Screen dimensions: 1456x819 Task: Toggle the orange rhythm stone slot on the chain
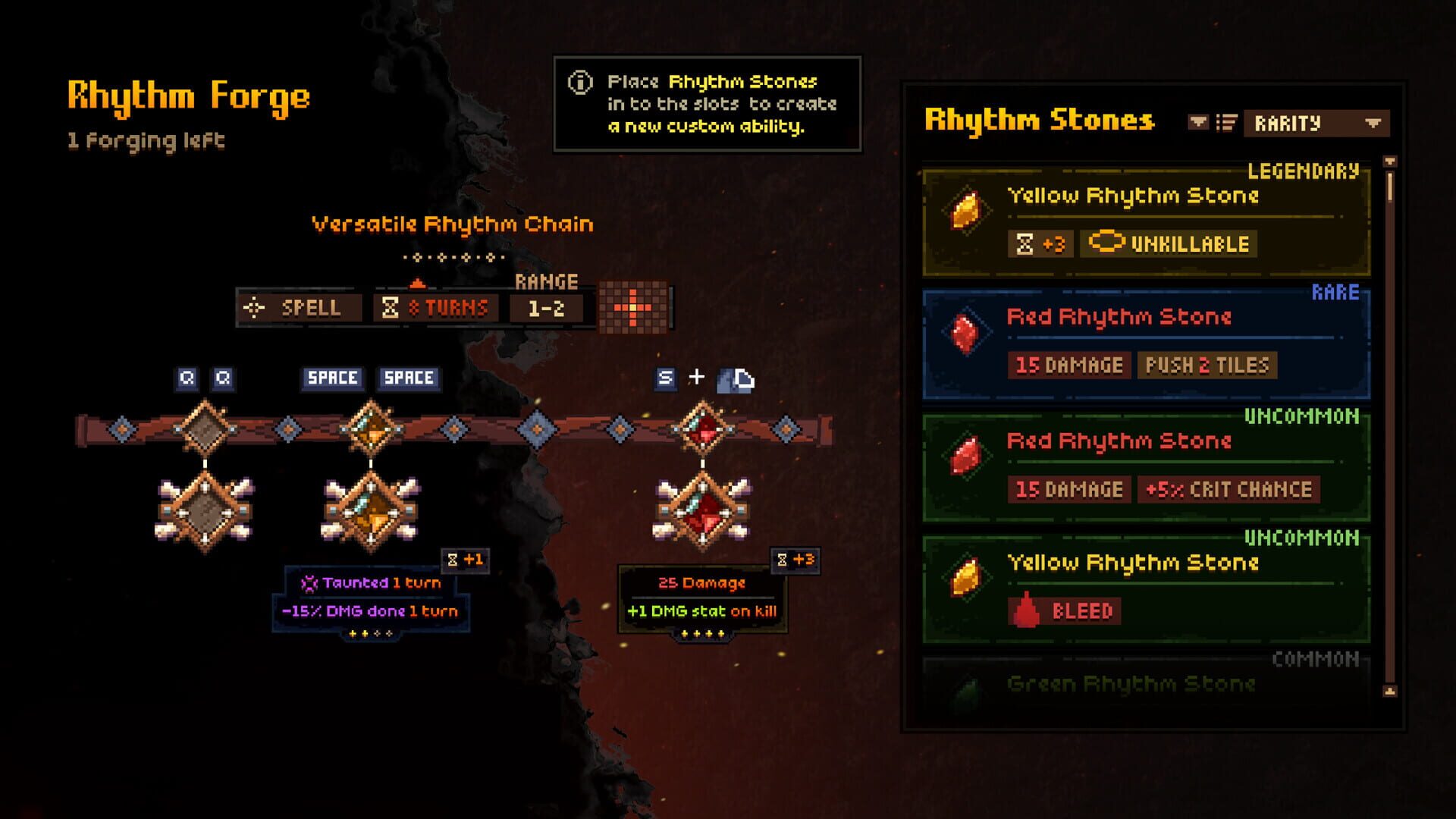click(x=372, y=427)
